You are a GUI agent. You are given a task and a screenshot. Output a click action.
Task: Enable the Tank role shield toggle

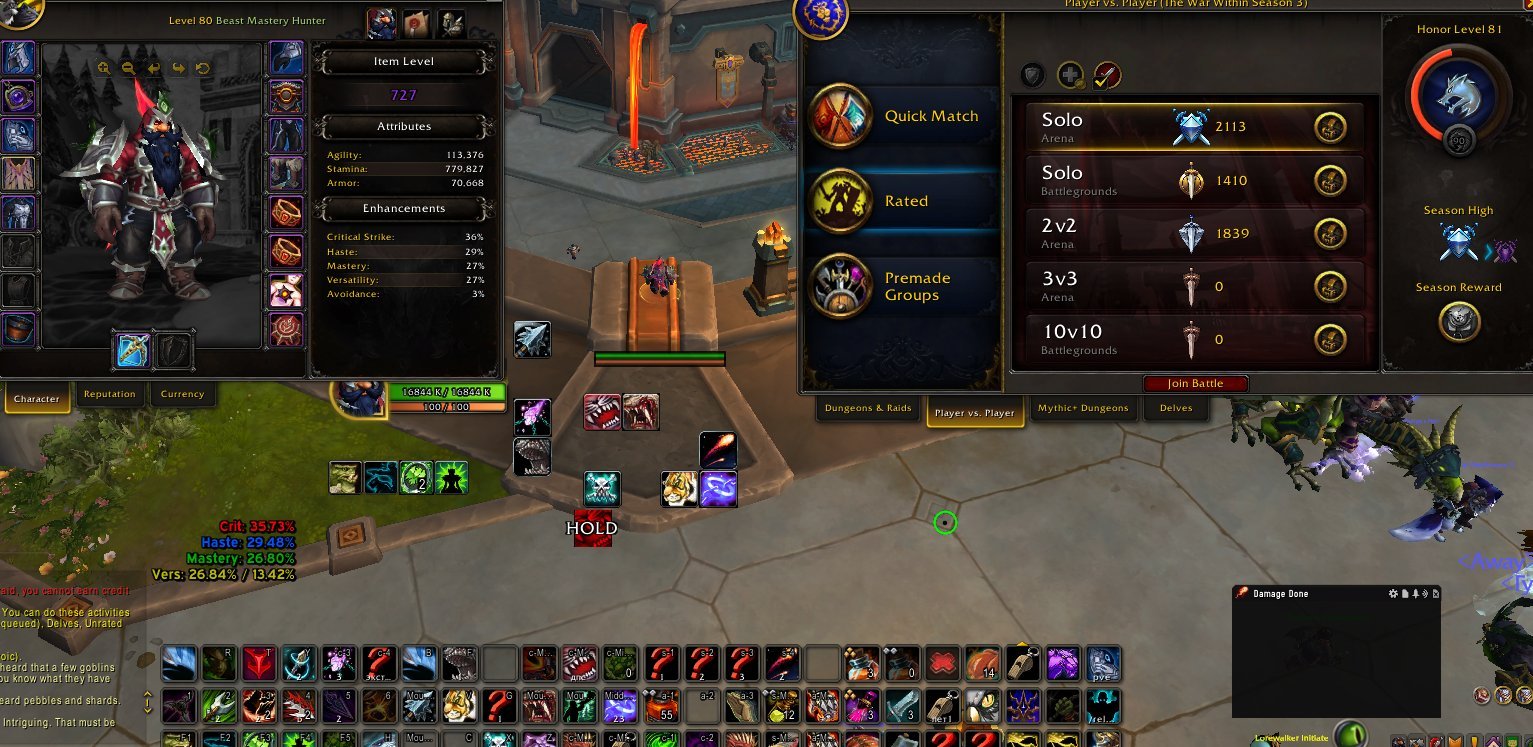(x=1032, y=74)
